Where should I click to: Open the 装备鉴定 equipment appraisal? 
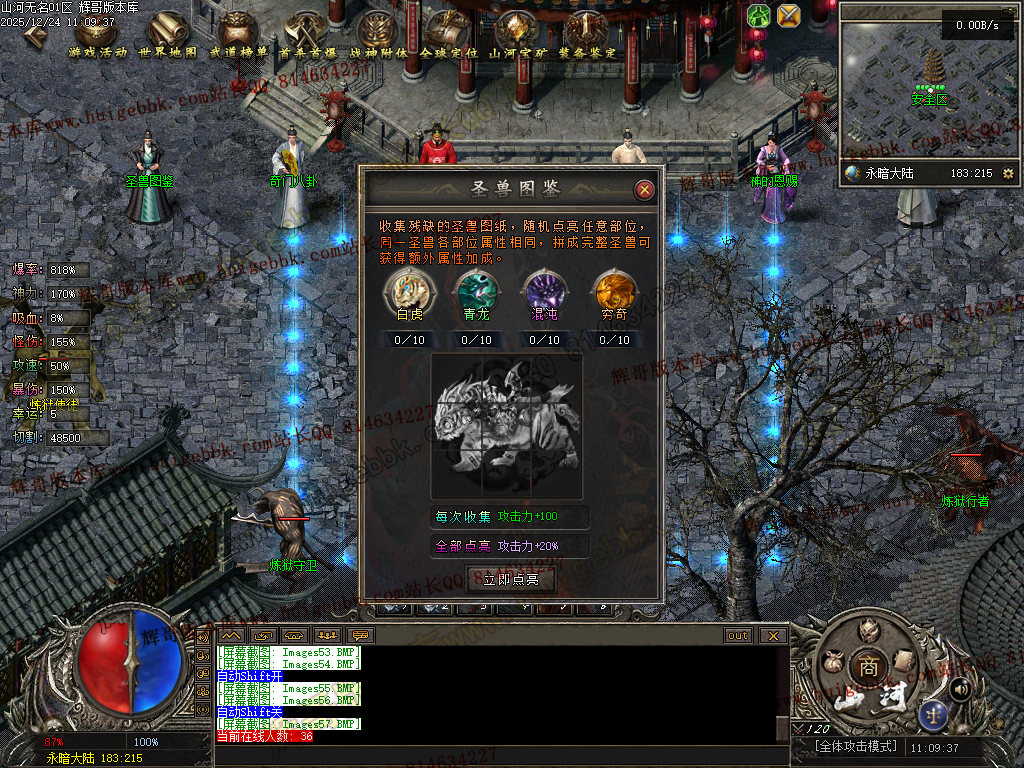point(587,33)
